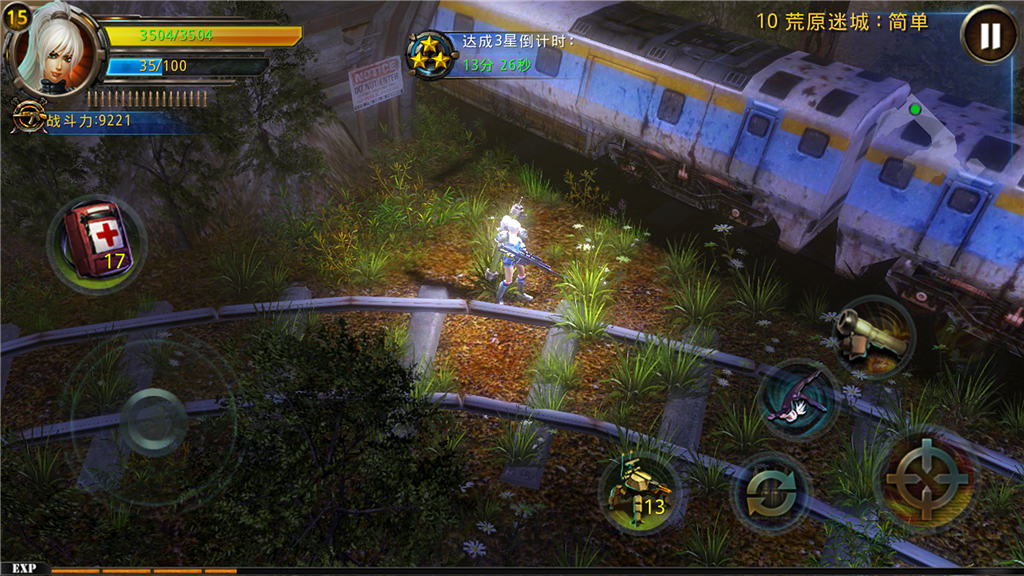Activate the rocket launcher skill
The image size is (1024, 576).
click(871, 335)
